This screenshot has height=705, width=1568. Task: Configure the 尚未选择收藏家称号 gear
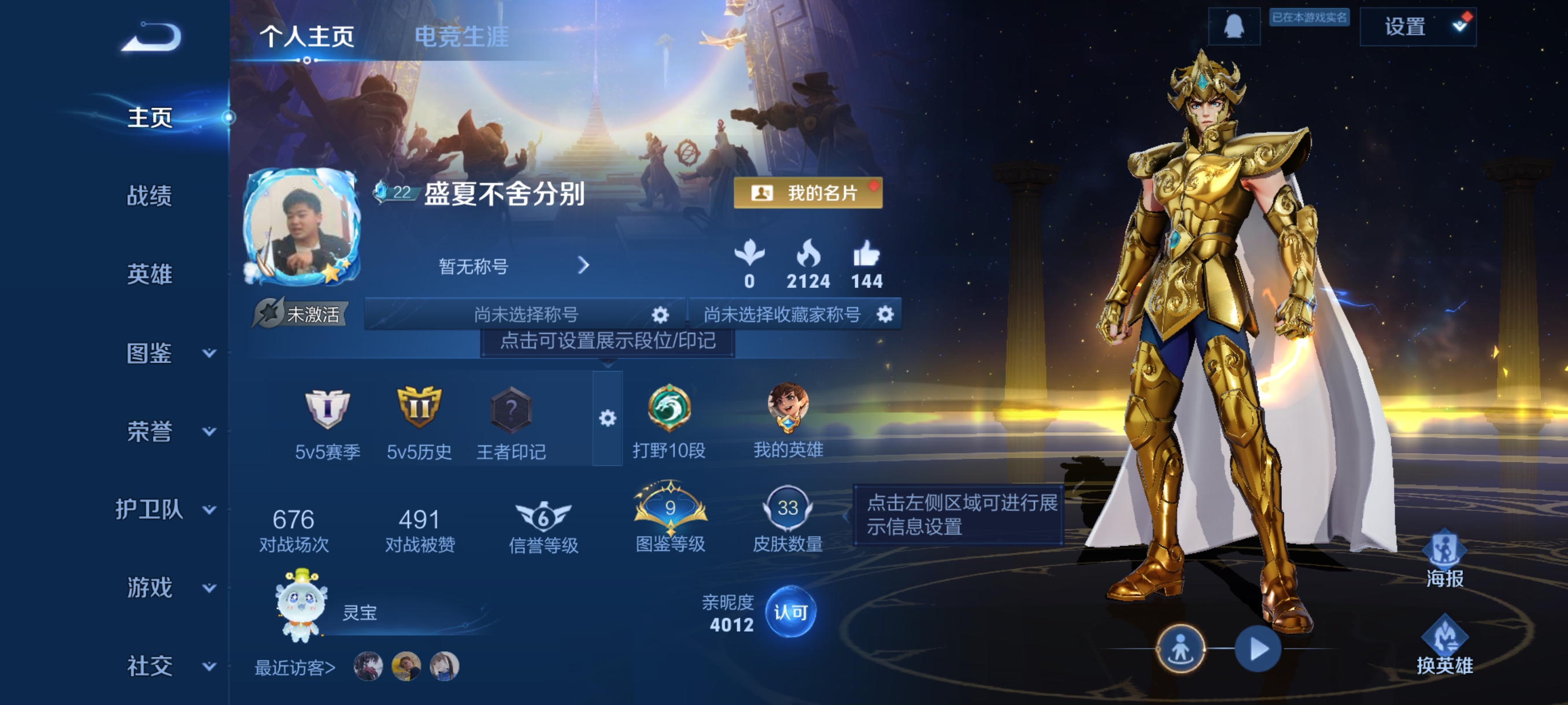885,314
